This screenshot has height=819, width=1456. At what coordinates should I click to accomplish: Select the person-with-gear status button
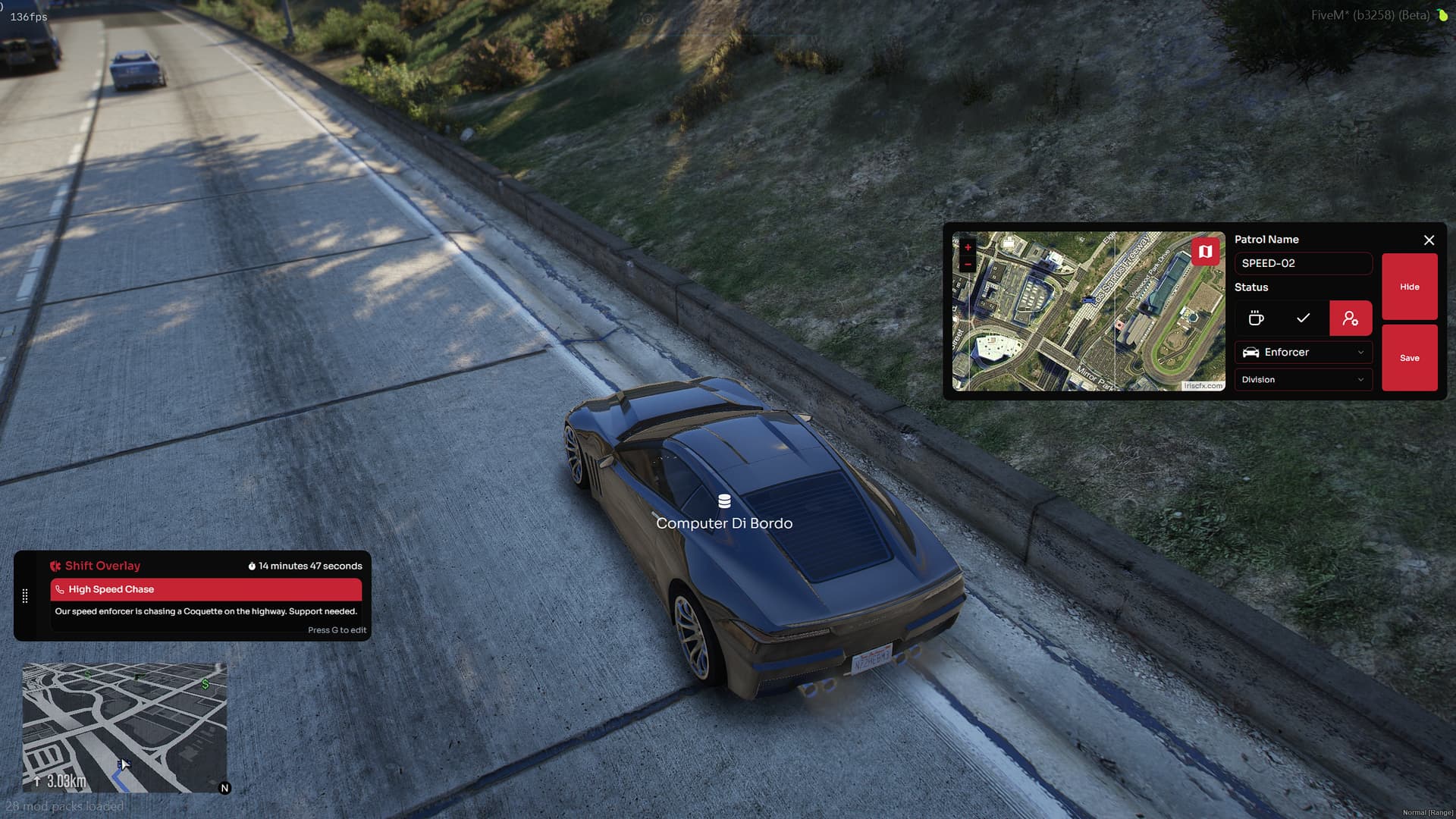1350,318
